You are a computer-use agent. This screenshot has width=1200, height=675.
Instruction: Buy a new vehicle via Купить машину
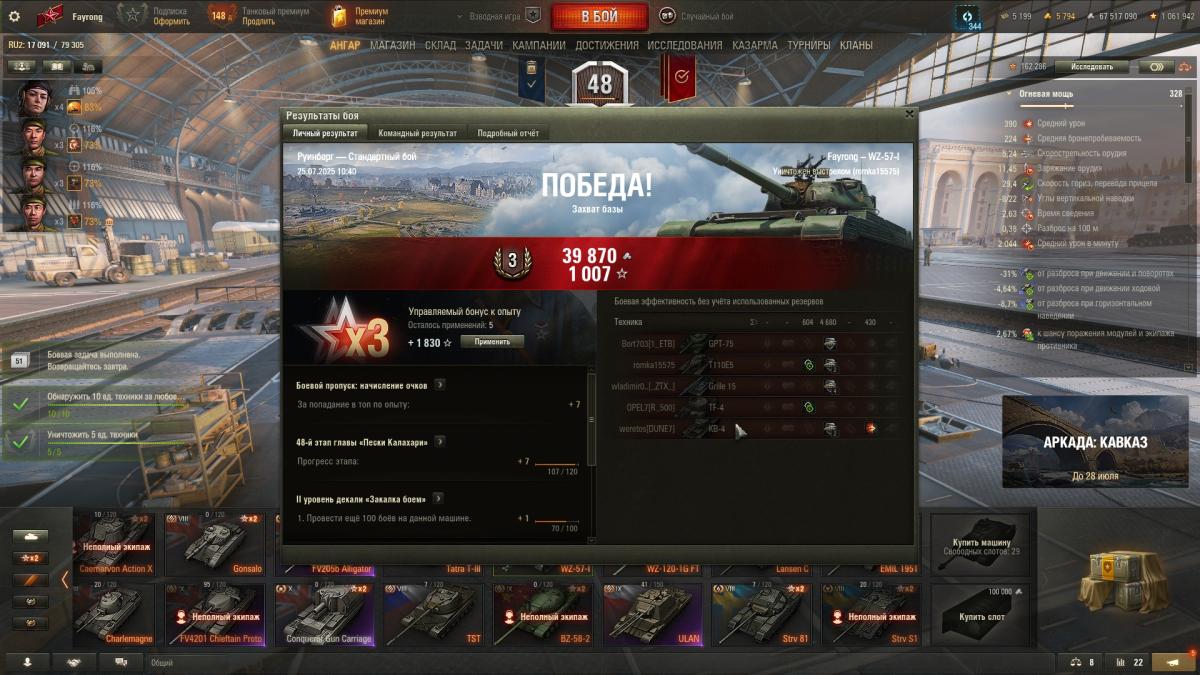980,541
